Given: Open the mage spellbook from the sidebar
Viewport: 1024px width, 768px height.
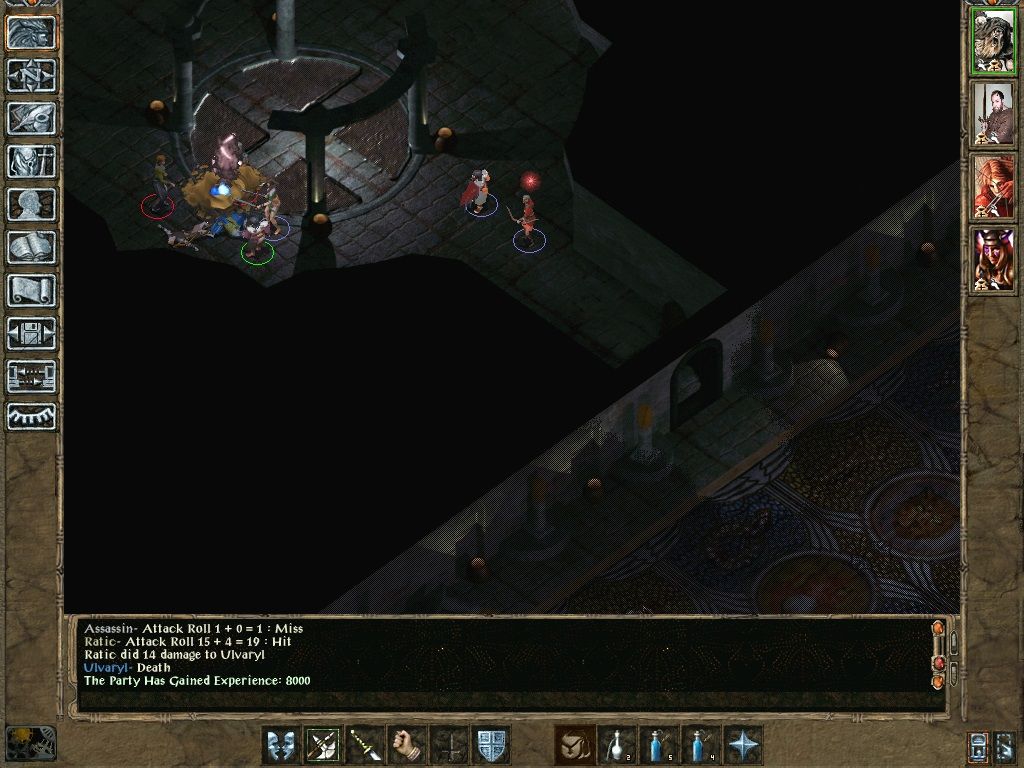Looking at the screenshot, I should coord(32,247).
